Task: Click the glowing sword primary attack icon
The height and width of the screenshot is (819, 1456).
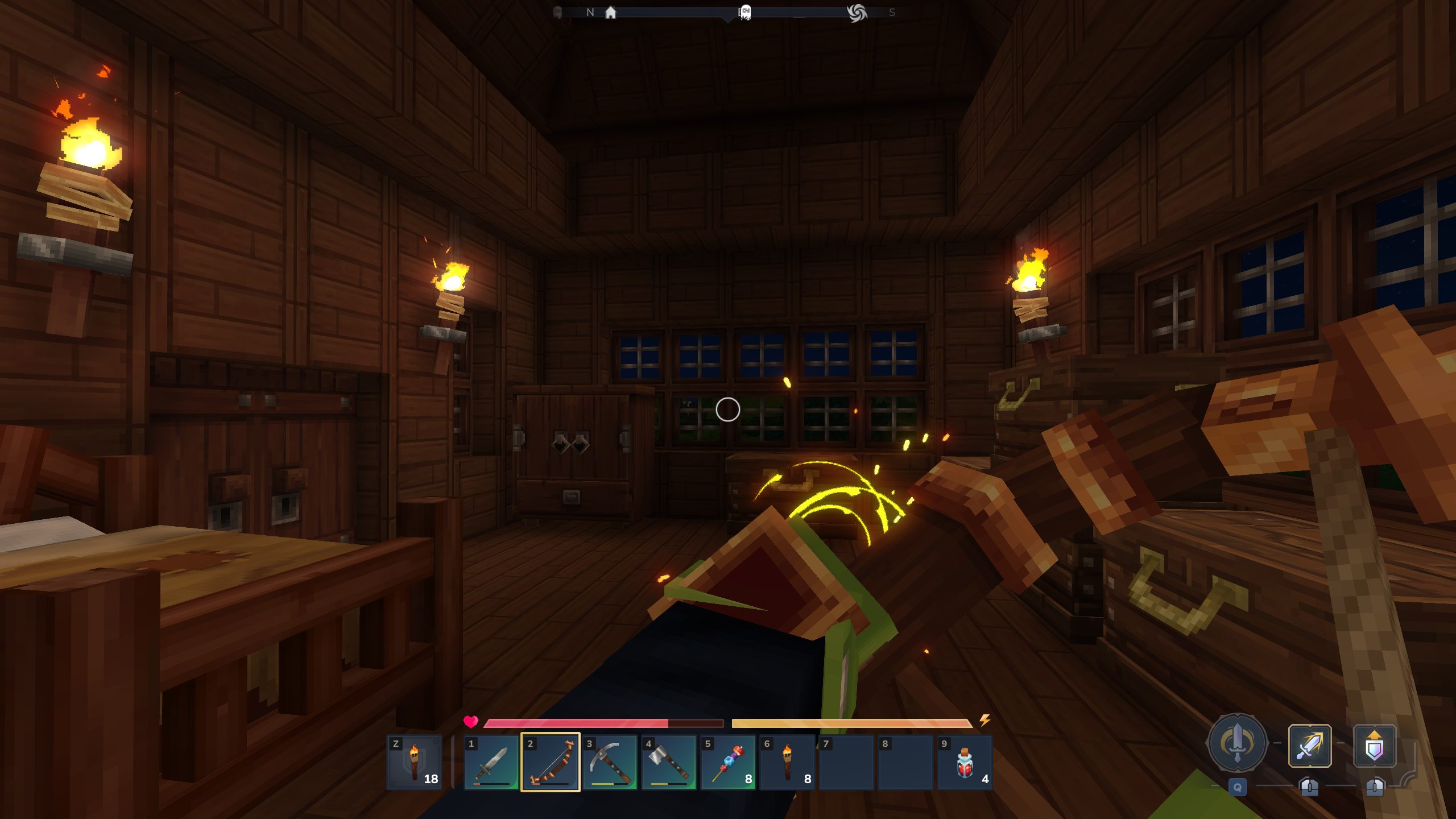Action: tap(1309, 746)
